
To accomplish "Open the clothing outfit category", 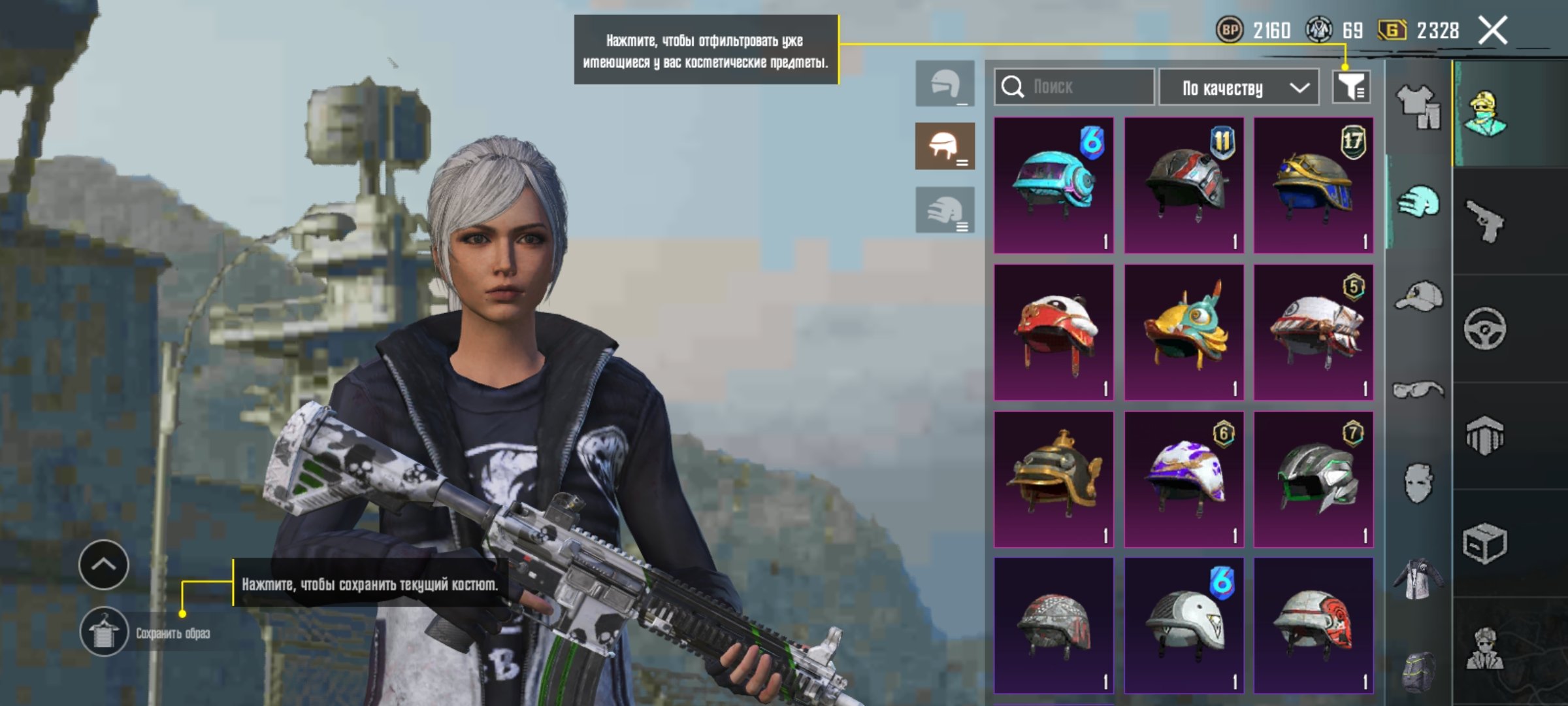I will [1418, 106].
